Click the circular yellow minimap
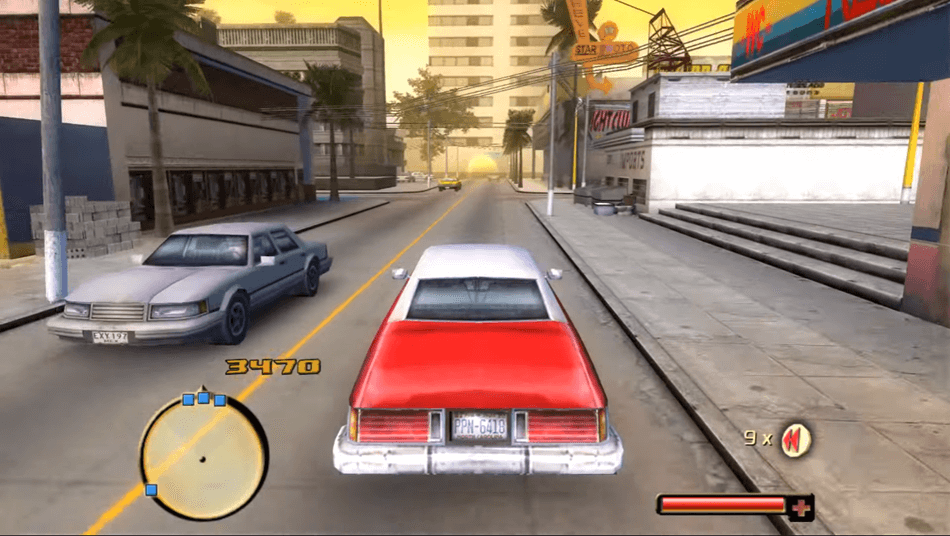Screen dimensions: 950x536 (203, 457)
